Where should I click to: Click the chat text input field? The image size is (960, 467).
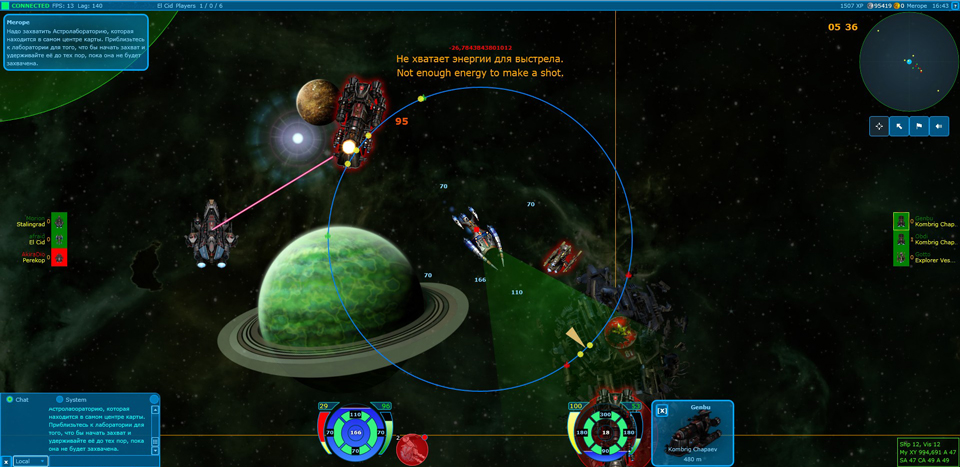click(x=100, y=461)
